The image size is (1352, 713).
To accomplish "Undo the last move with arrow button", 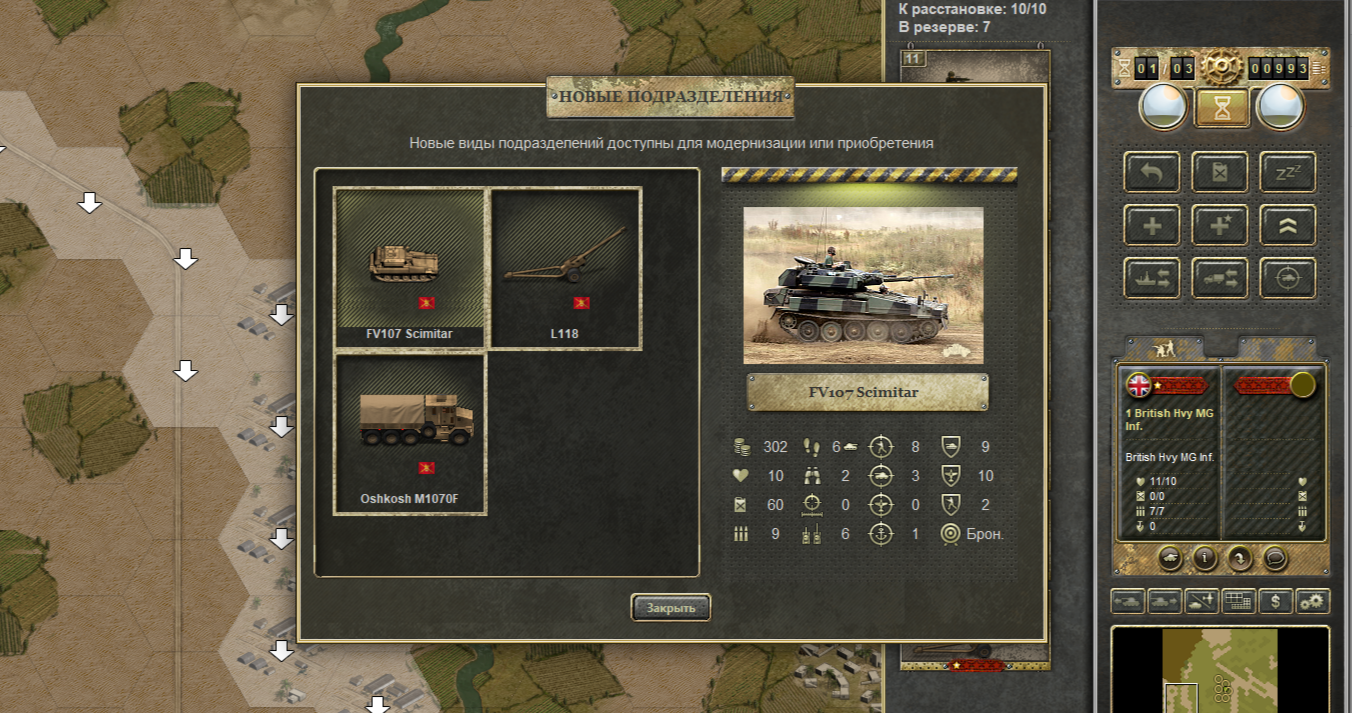I will pos(1152,172).
